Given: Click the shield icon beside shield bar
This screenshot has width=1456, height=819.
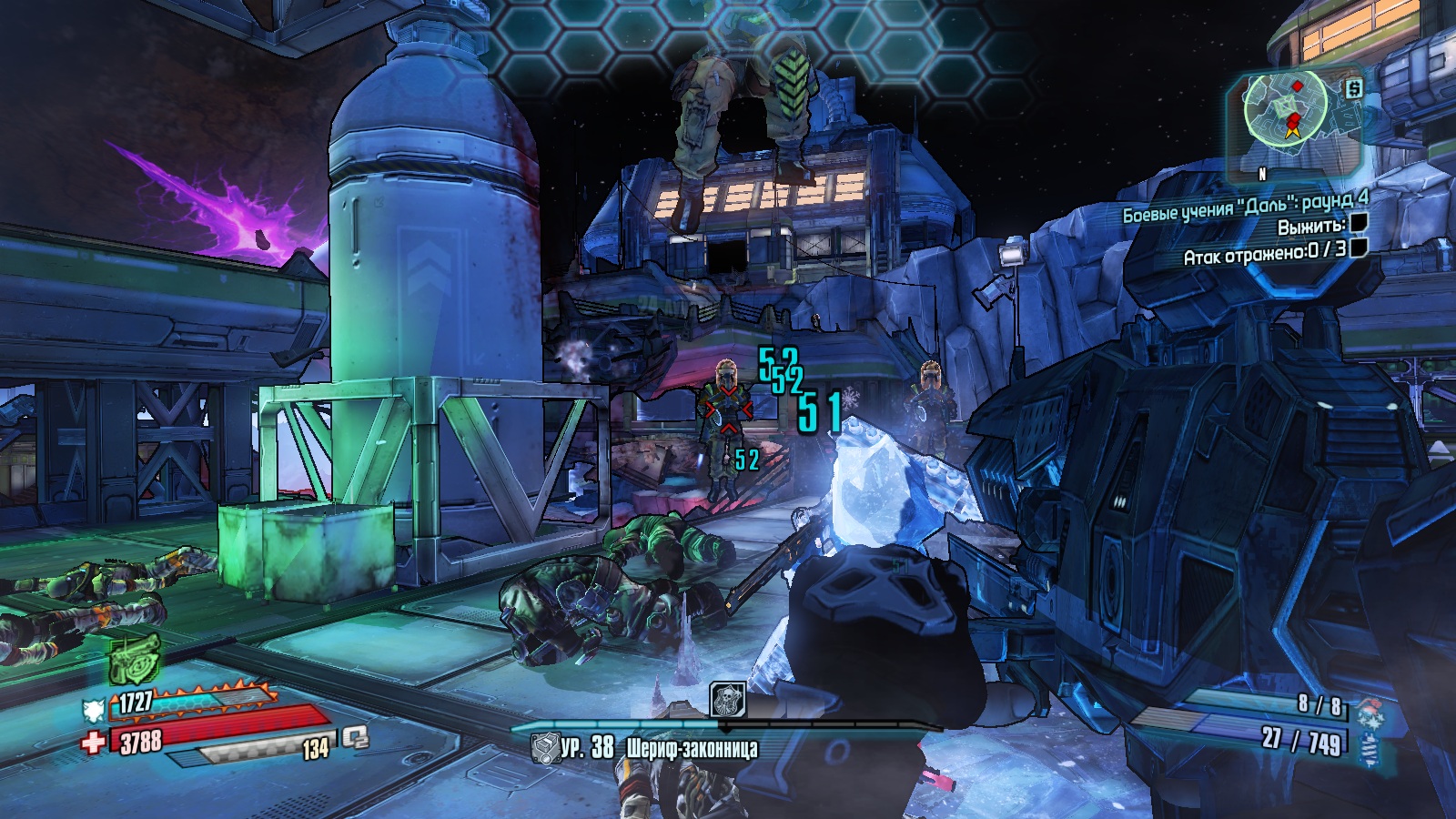Looking at the screenshot, I should [94, 708].
